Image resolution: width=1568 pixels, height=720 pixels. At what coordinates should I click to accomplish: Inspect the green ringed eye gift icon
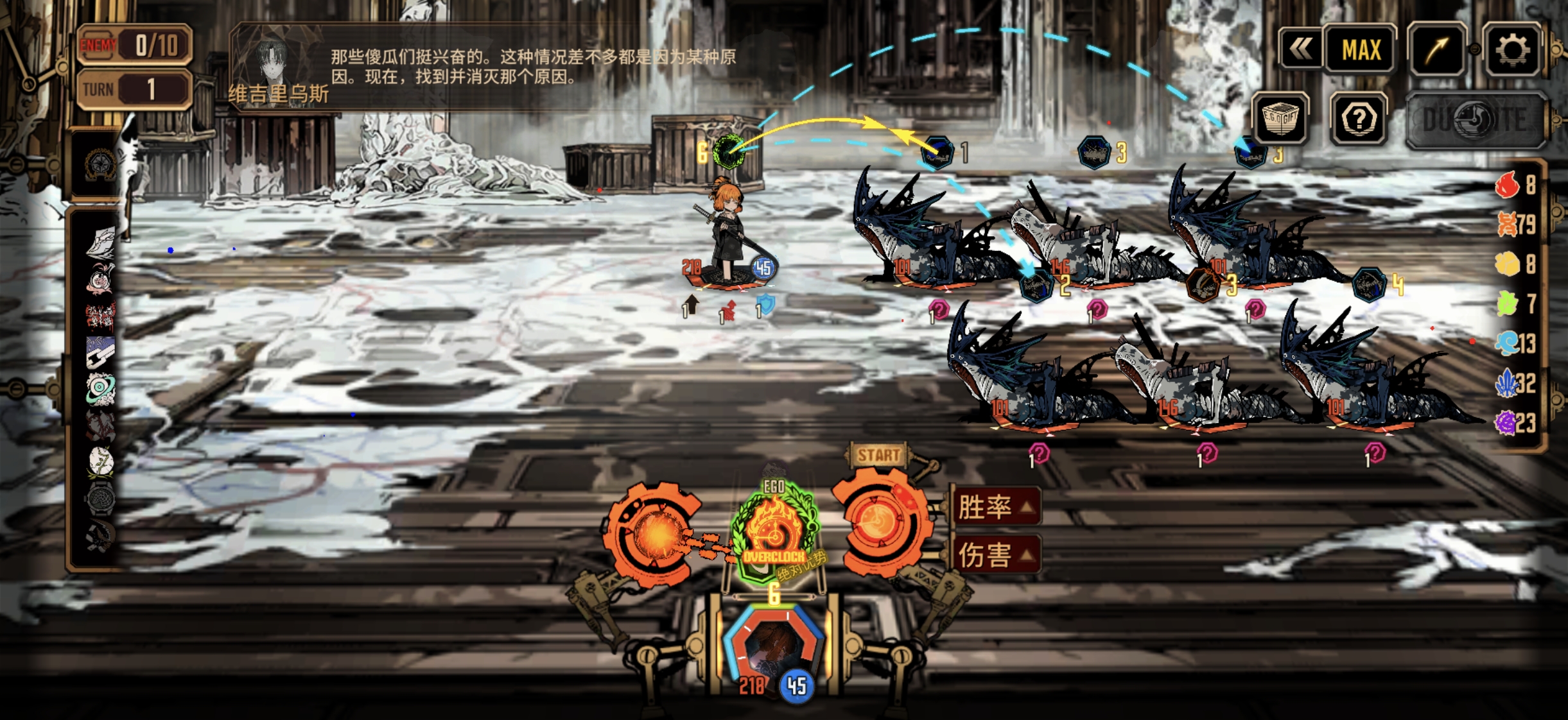click(x=101, y=388)
